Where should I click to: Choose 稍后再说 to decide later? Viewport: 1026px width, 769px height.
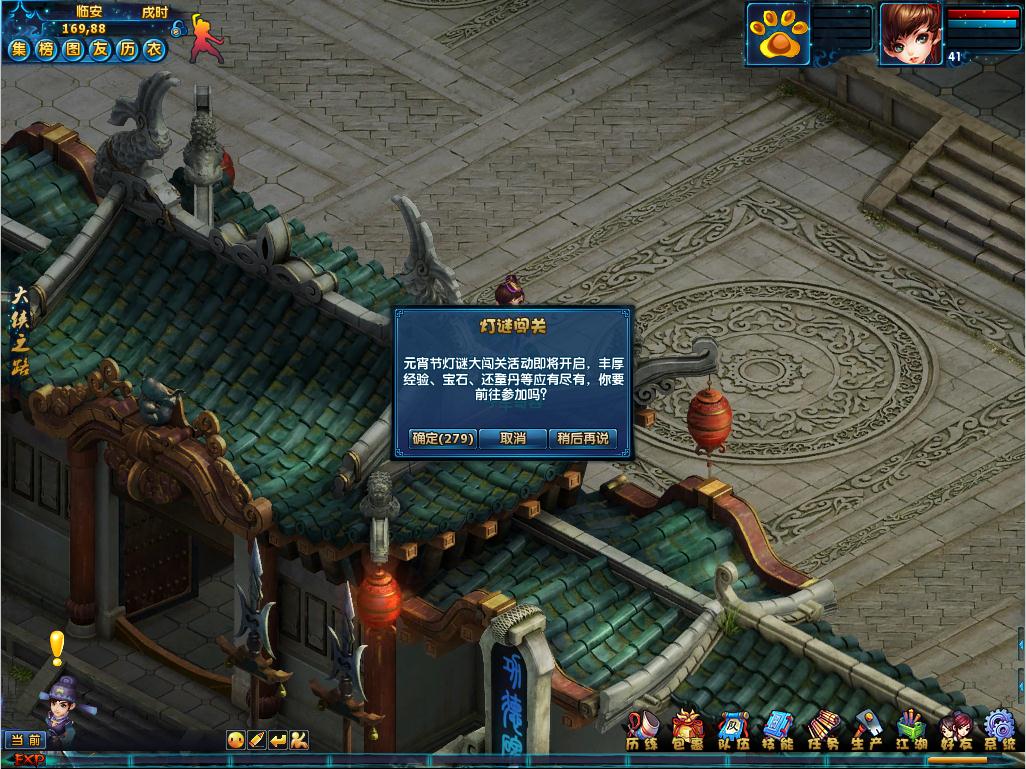[x=582, y=438]
